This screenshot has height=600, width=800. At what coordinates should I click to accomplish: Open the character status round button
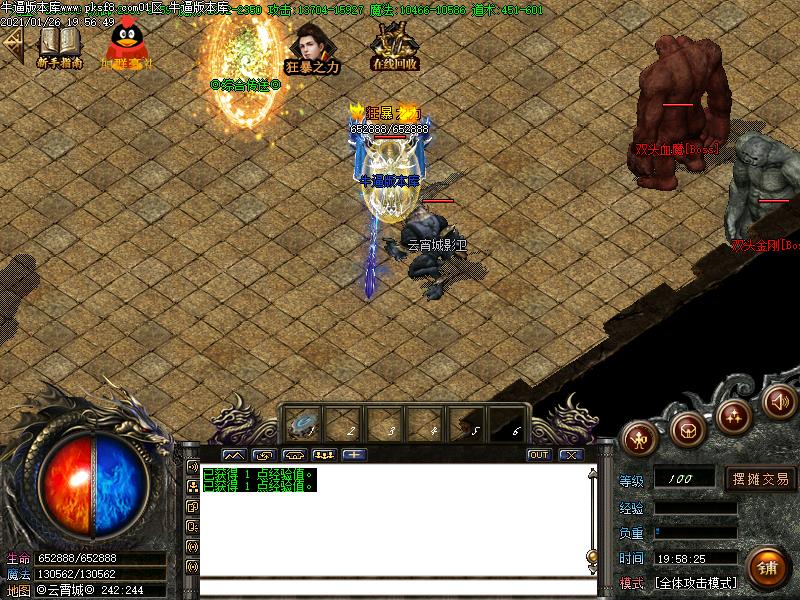point(640,437)
